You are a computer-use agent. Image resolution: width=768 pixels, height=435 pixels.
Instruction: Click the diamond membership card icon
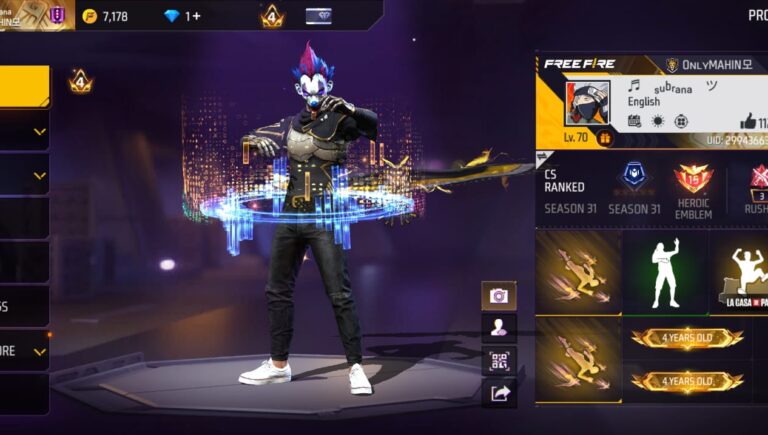[318, 16]
